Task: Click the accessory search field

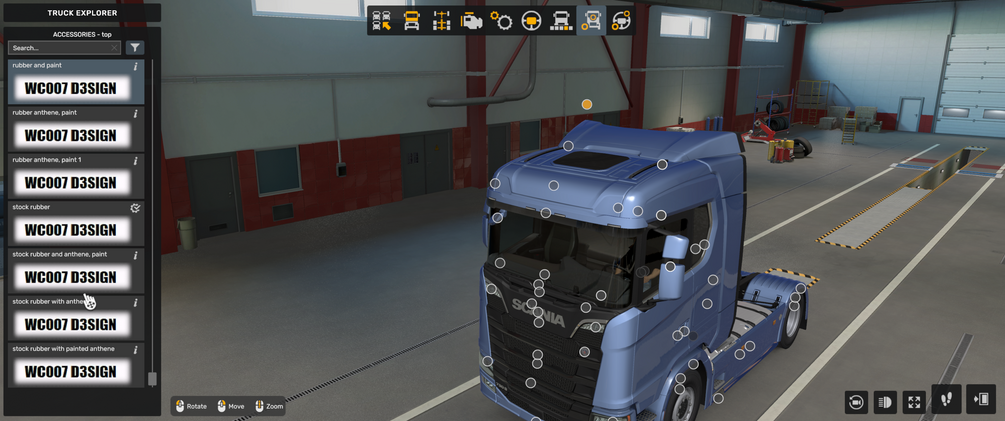Action: pos(62,48)
